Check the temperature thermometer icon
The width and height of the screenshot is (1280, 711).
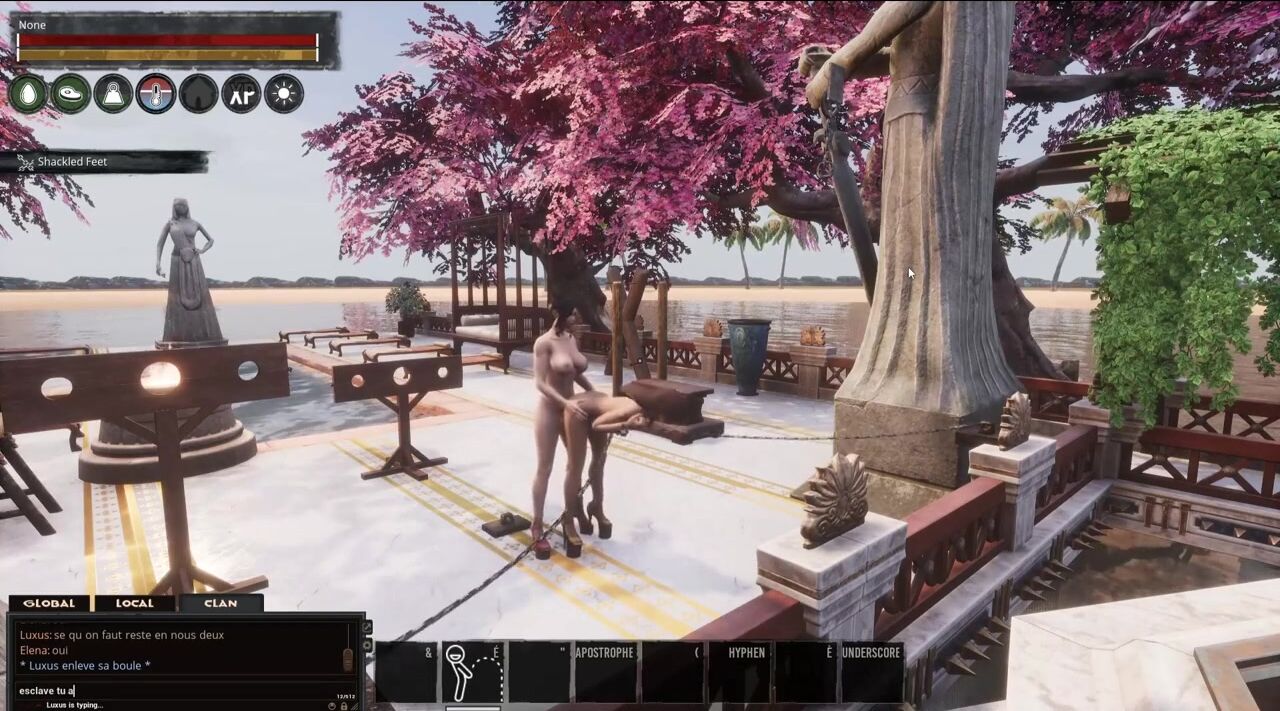pos(156,94)
